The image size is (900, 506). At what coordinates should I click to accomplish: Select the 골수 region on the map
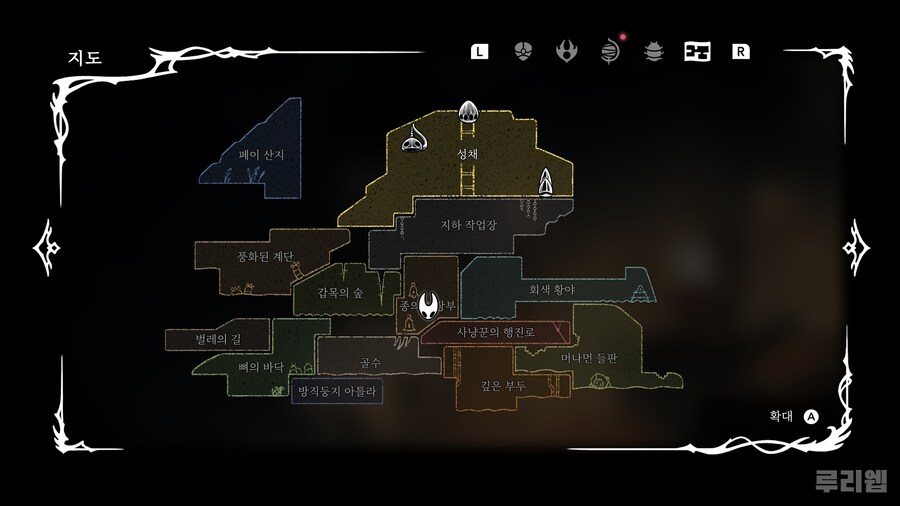pos(369,360)
